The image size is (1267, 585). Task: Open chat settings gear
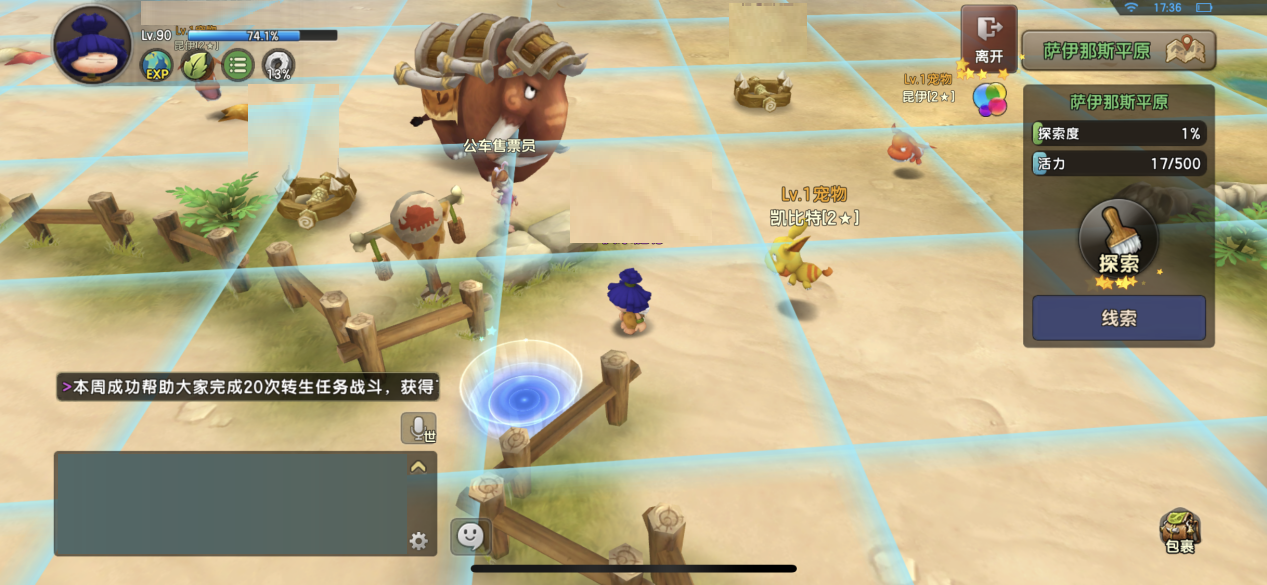[x=418, y=541]
